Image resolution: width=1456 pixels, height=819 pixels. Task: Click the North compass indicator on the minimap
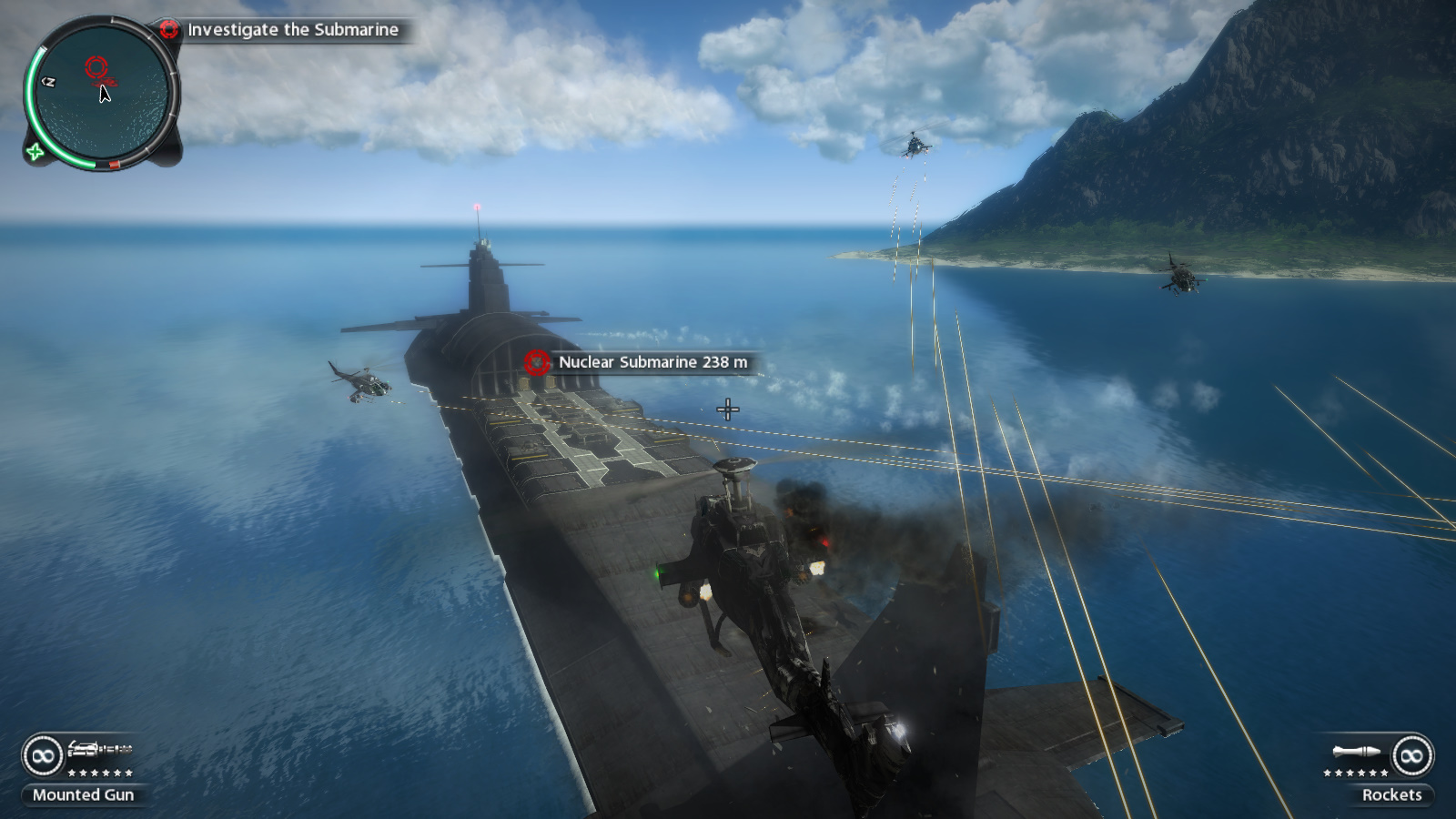[49, 82]
